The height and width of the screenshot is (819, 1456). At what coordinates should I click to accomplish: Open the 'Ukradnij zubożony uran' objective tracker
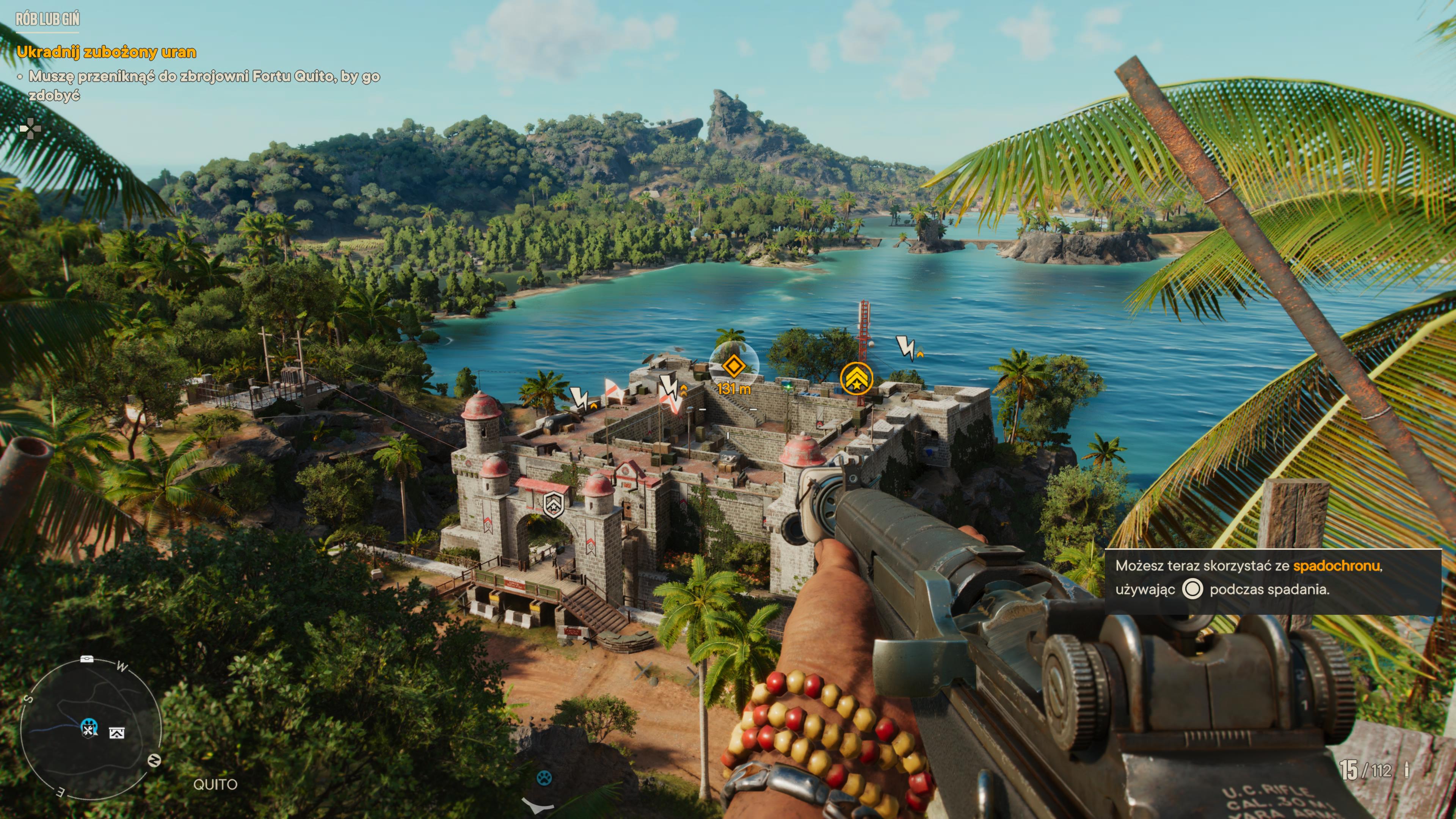point(106,53)
